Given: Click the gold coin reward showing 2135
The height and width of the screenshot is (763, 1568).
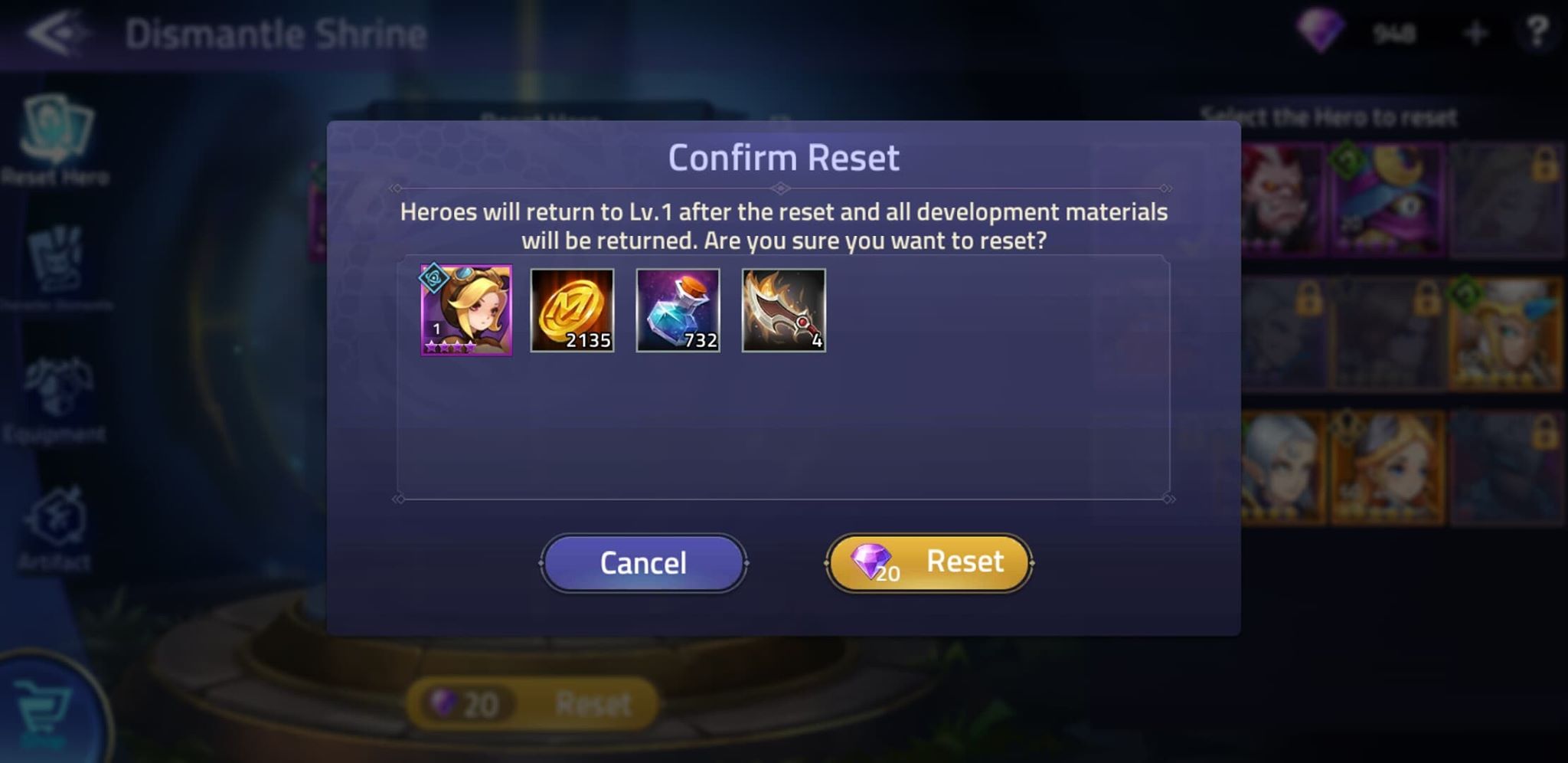Looking at the screenshot, I should click(x=573, y=310).
